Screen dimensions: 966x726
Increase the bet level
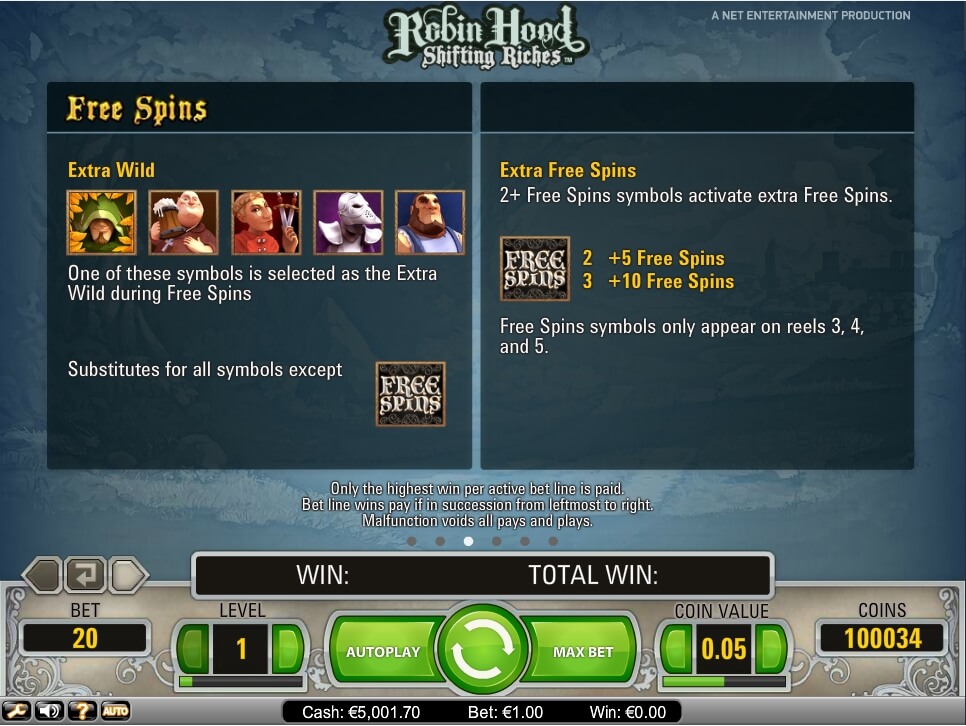(x=287, y=650)
